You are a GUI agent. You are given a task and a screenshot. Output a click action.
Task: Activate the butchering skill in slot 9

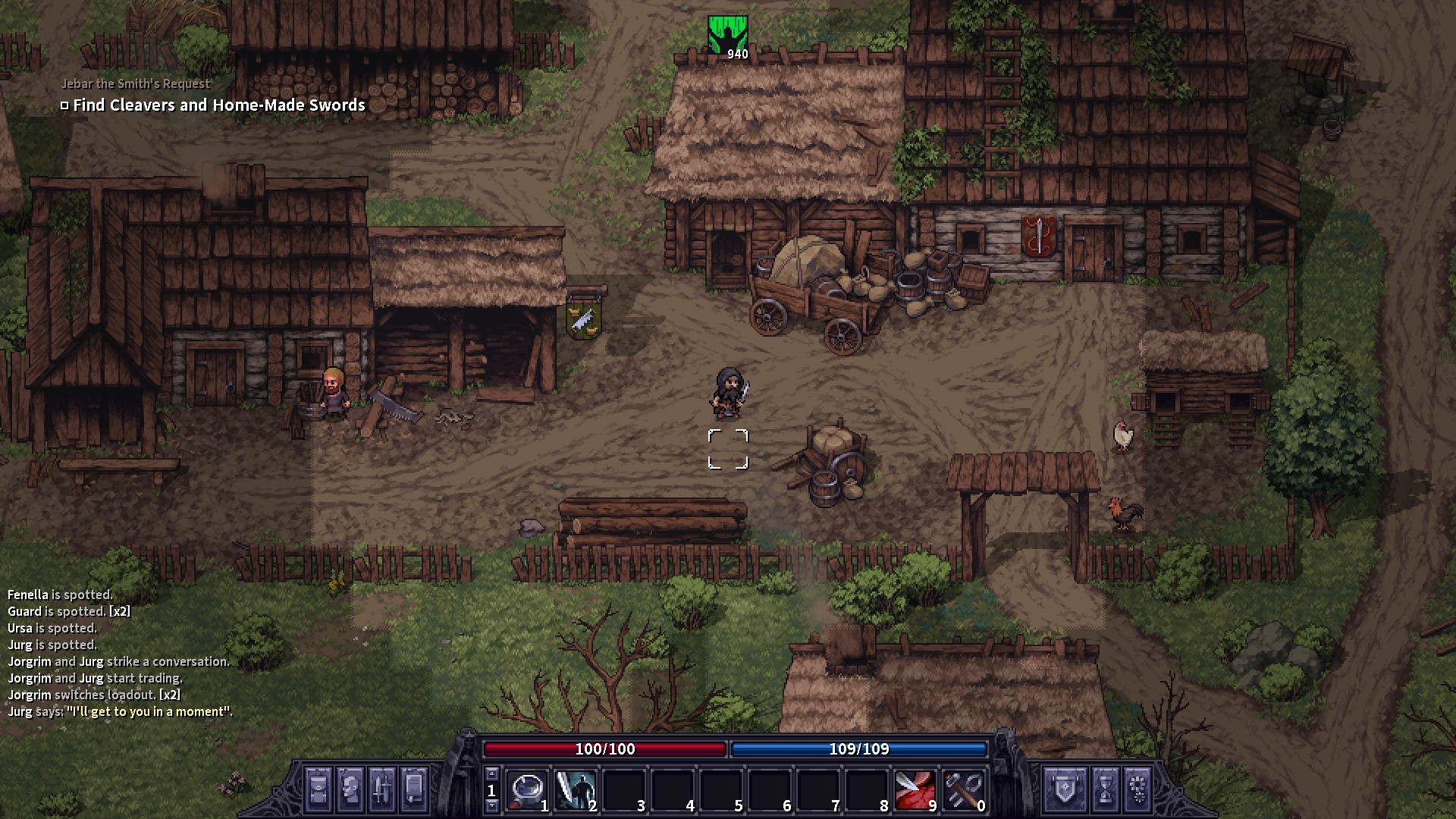[x=915, y=790]
